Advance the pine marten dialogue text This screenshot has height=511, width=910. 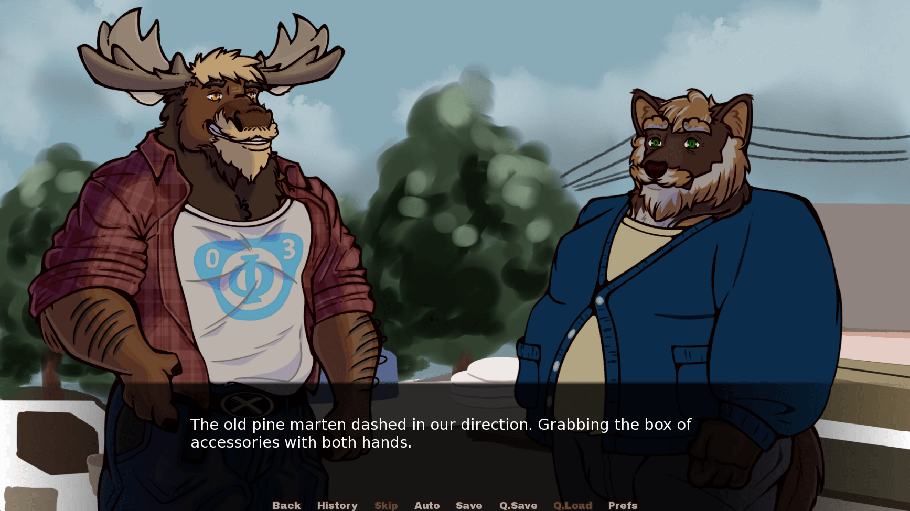[x=441, y=434]
